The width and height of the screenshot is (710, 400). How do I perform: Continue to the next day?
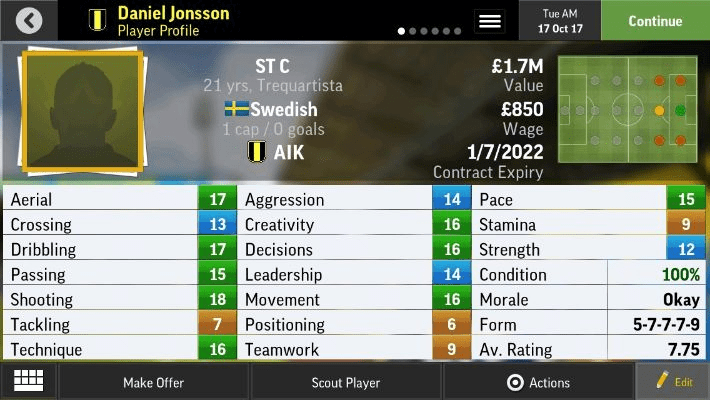click(655, 20)
